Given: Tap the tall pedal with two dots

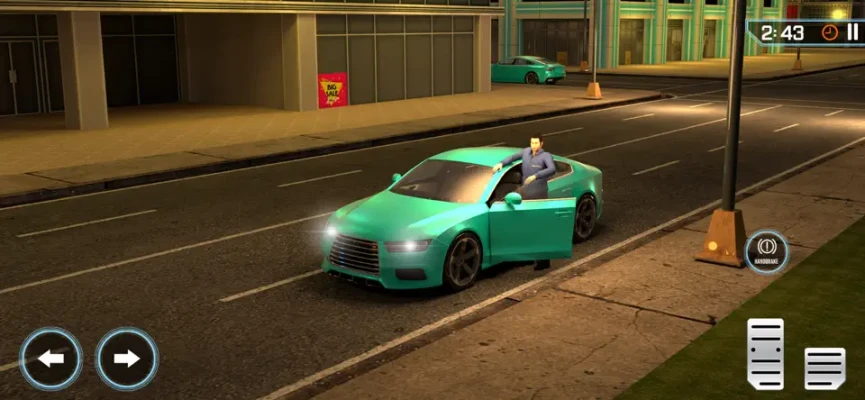Looking at the screenshot, I should click(765, 353).
